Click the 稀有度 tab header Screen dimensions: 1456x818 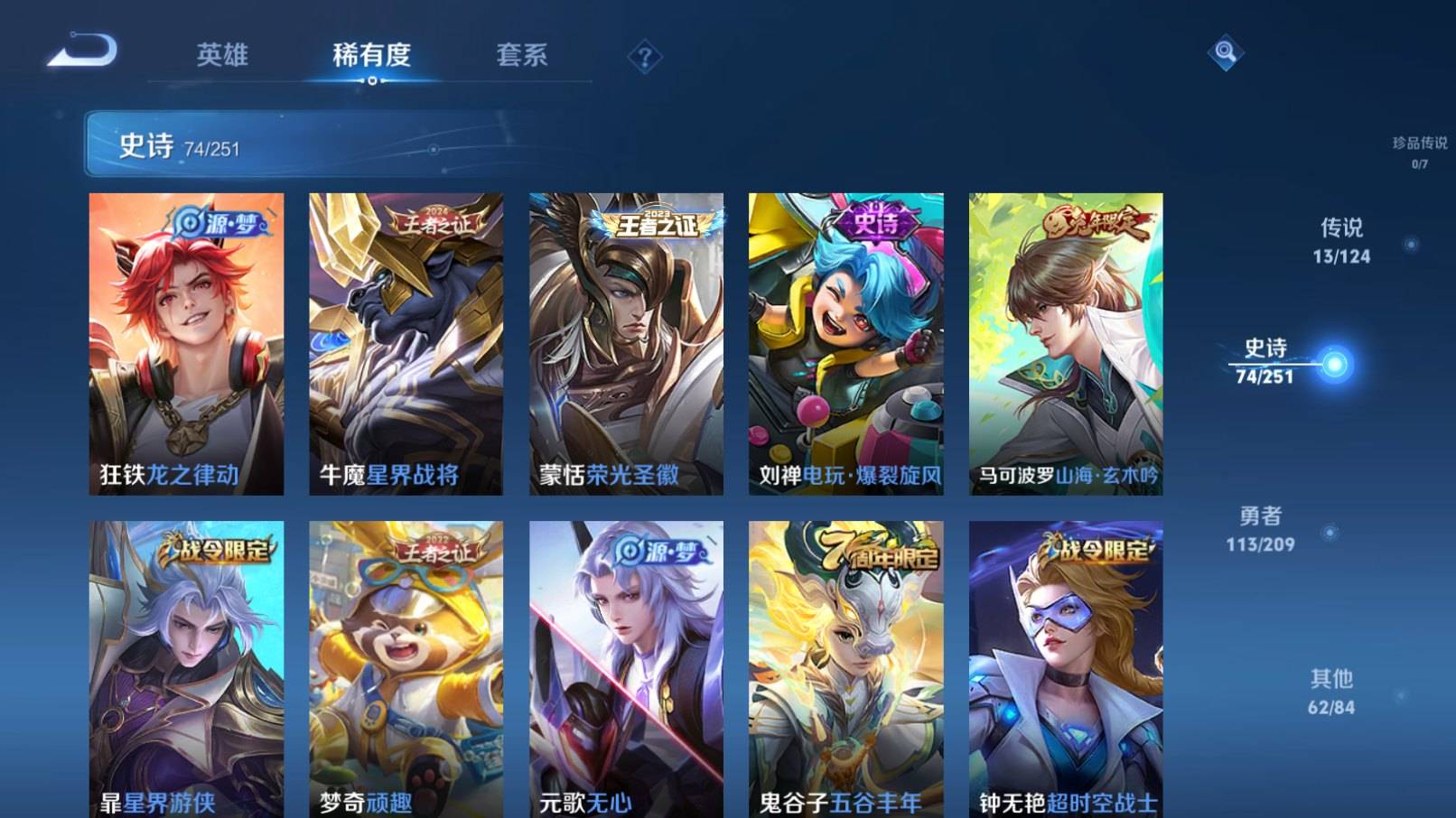372,56
